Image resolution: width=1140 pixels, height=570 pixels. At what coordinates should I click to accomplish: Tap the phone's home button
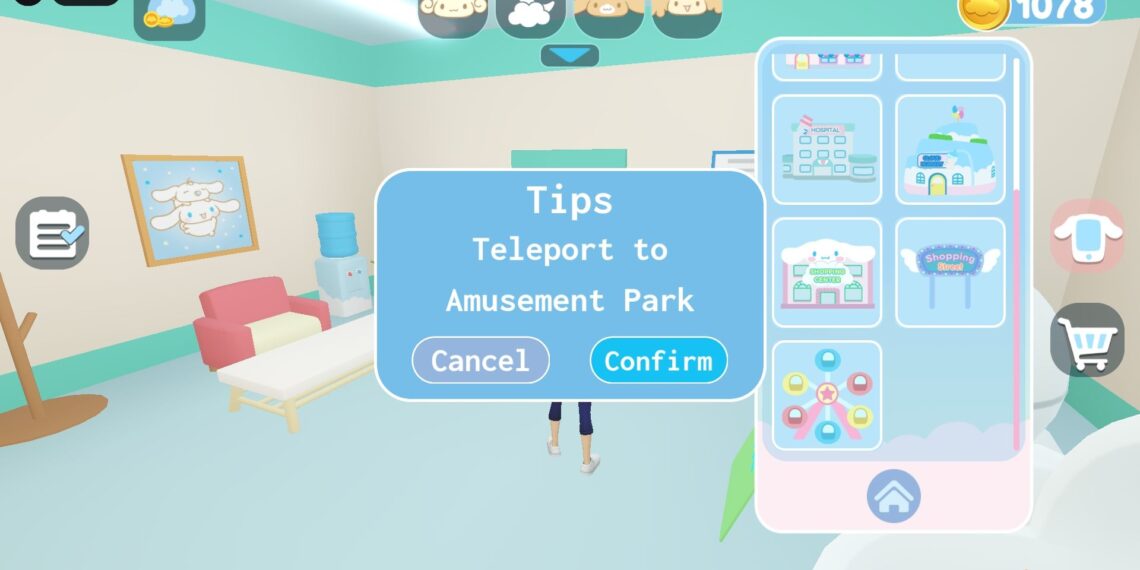pyautogui.click(x=893, y=496)
